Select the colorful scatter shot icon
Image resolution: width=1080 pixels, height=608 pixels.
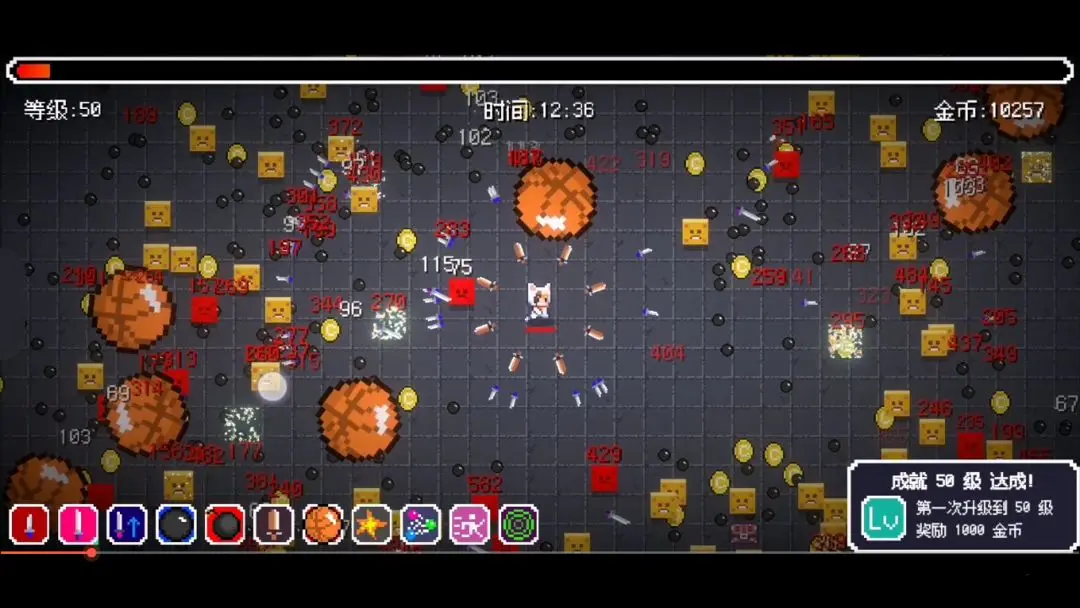click(x=421, y=525)
